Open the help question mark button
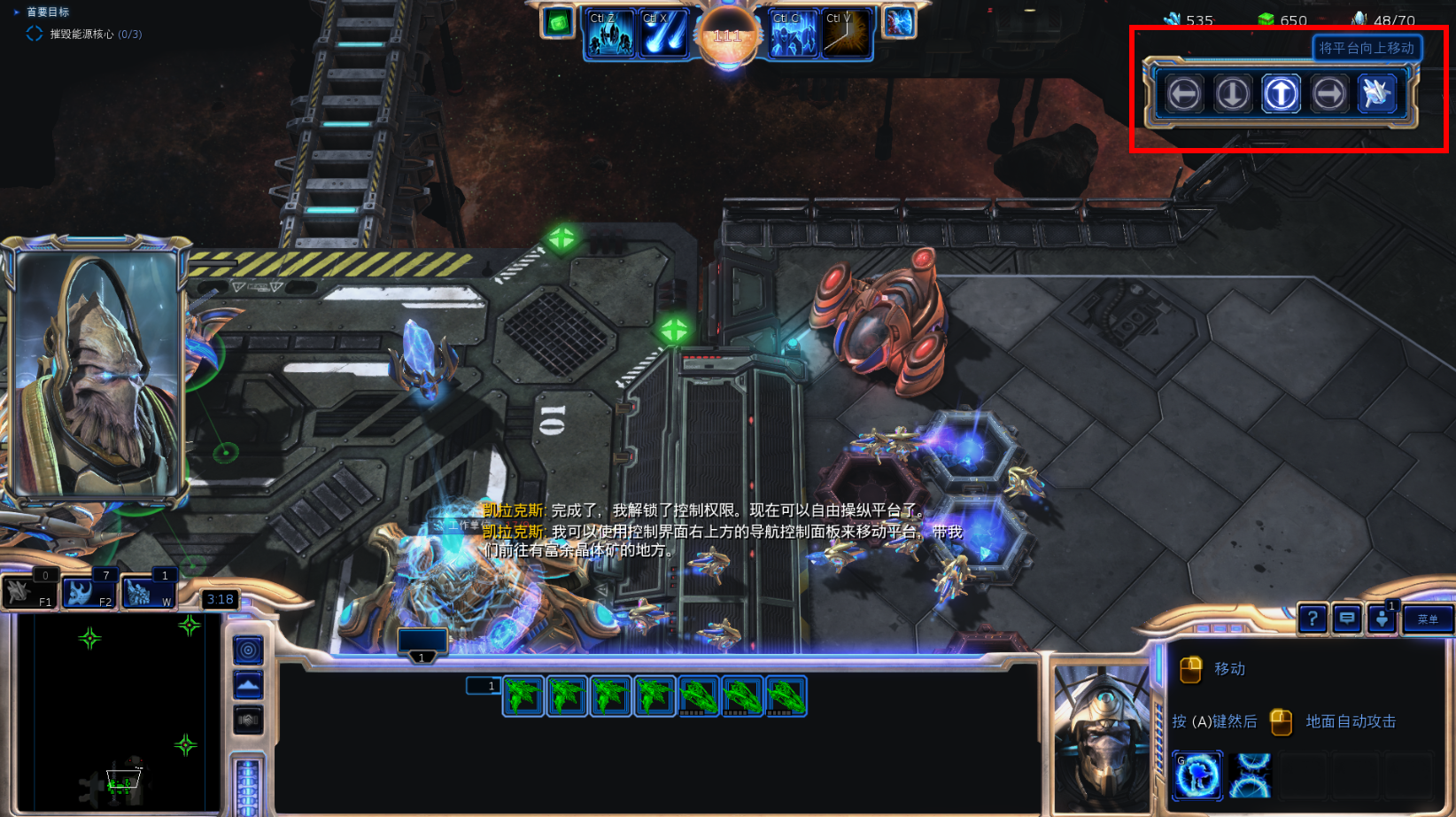Image resolution: width=1456 pixels, height=817 pixels. click(x=1313, y=619)
